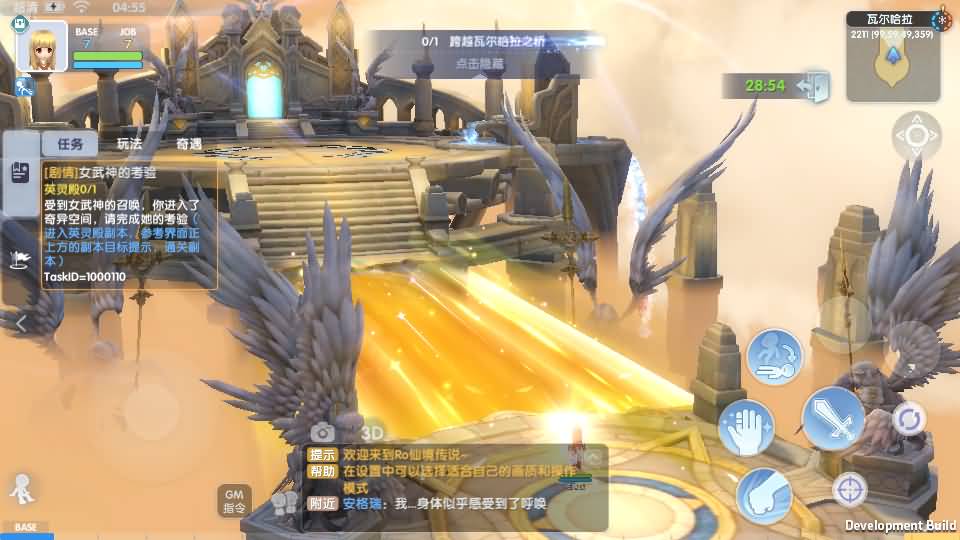Leave the dungeon via the exit door icon
The width and height of the screenshot is (960, 540).
click(814, 85)
